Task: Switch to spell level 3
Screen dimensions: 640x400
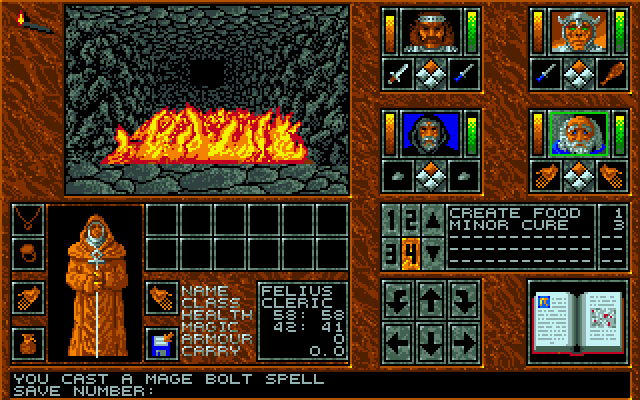Action: click(394, 248)
